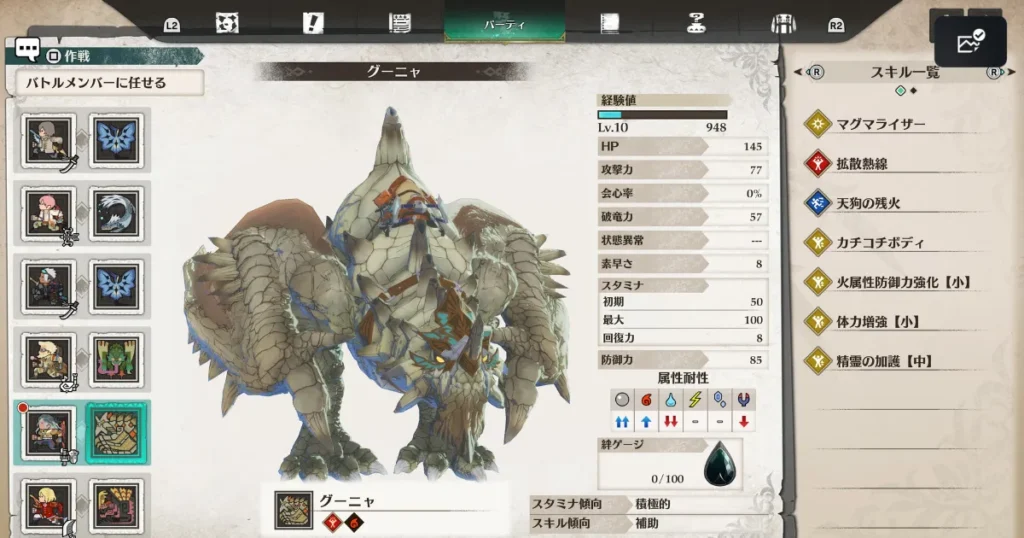Select the highlighted グーニャ monster slot
This screenshot has height=538, width=1024.
point(118,433)
